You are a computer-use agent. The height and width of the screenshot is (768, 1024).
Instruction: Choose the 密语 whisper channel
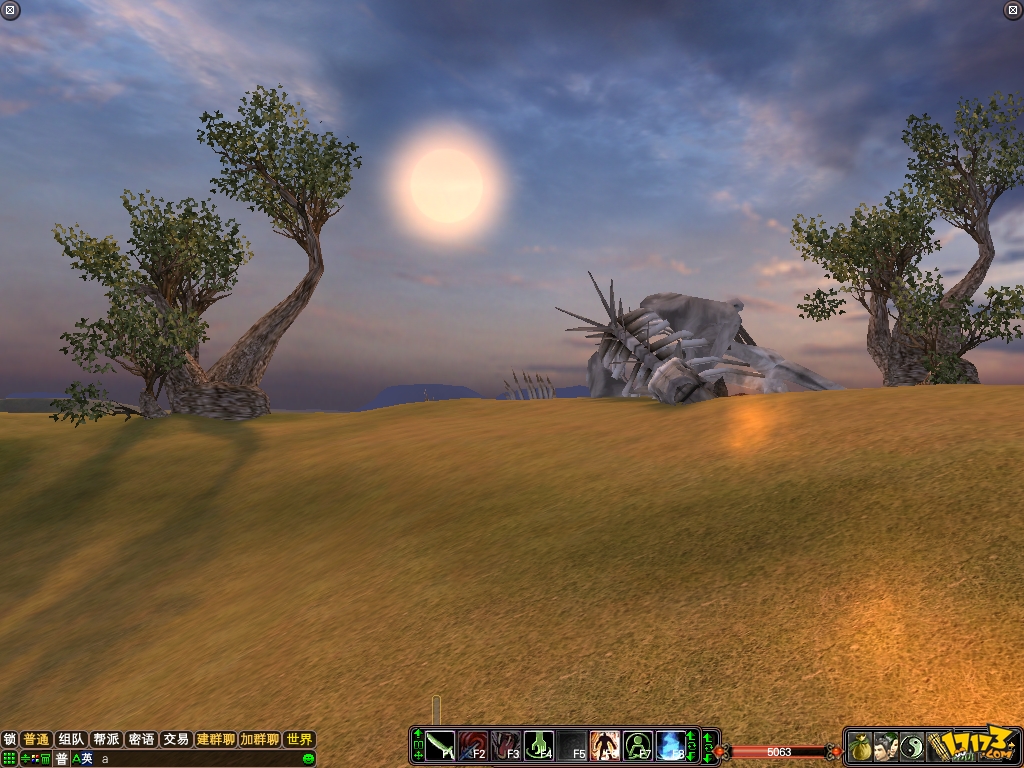pos(141,740)
